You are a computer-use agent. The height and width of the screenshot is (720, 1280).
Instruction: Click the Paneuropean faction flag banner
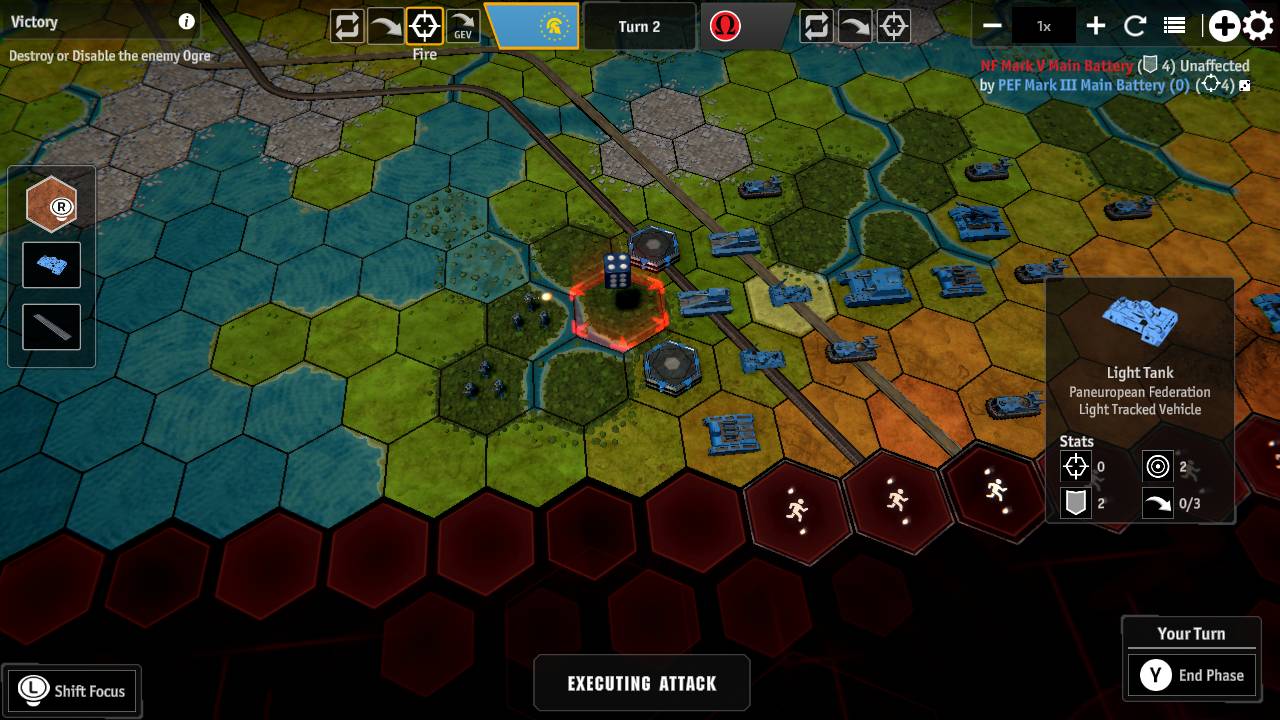pos(532,27)
